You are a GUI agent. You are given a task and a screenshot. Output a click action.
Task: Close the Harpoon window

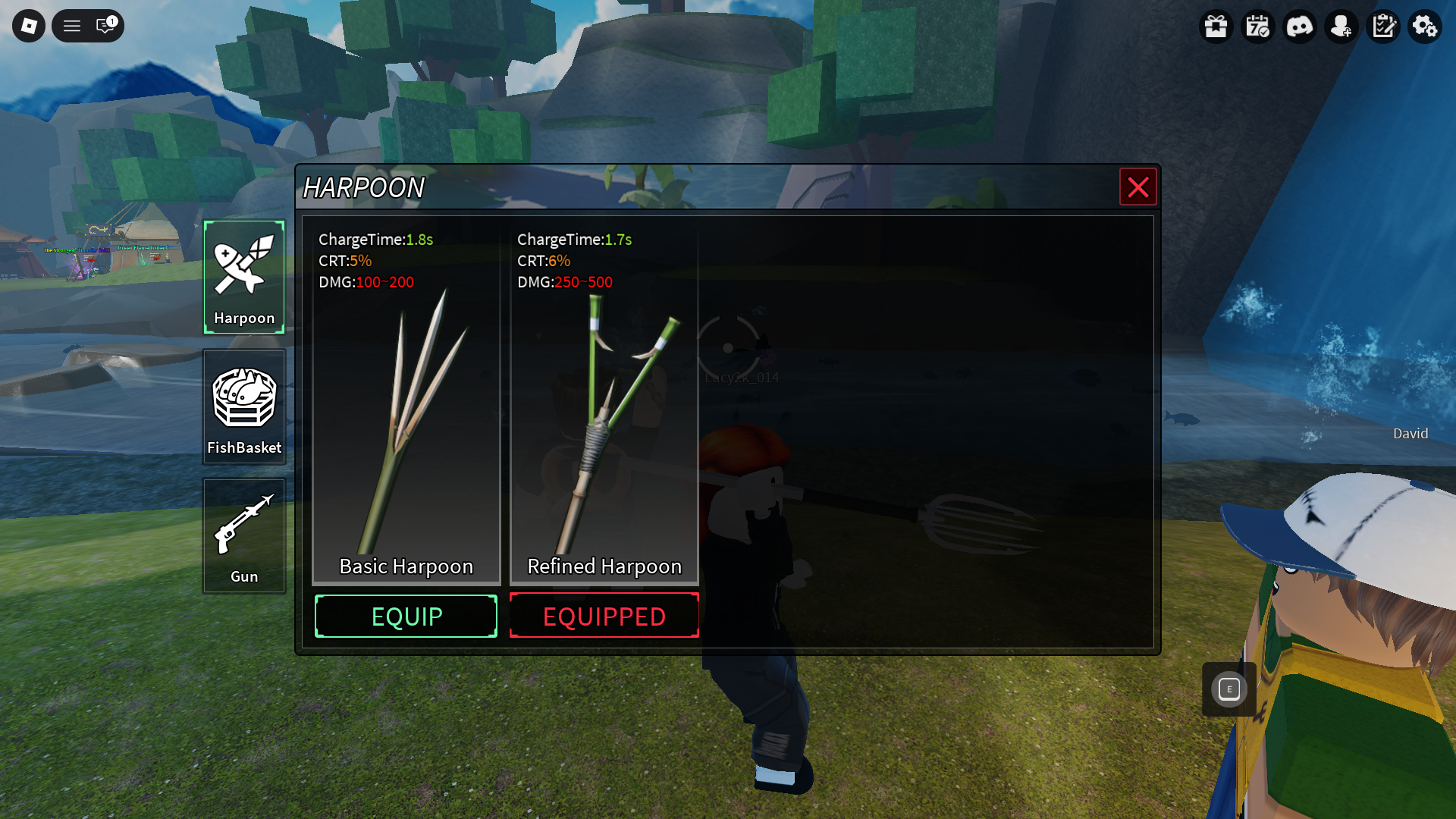pyautogui.click(x=1138, y=187)
